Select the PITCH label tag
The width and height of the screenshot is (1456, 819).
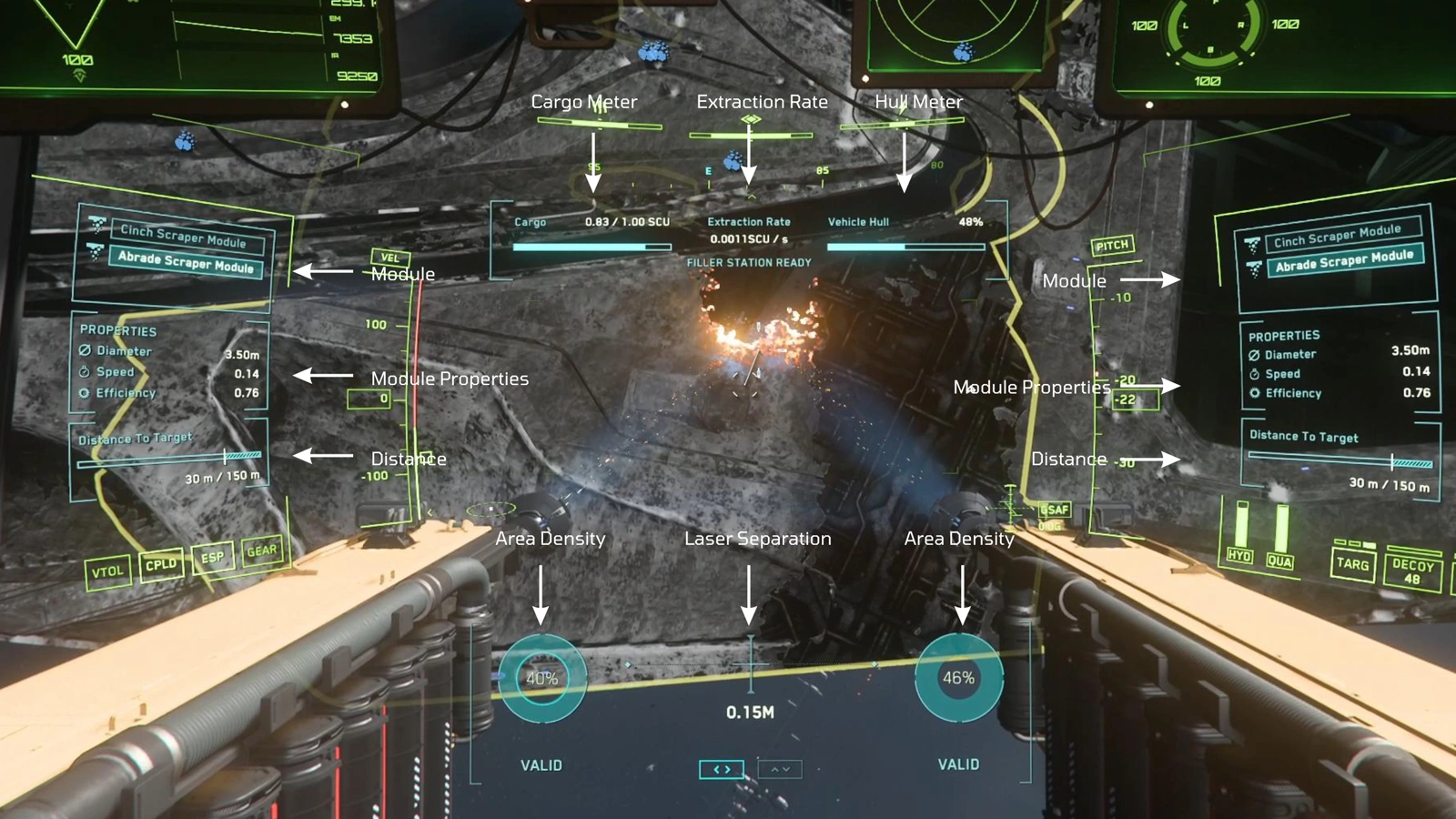point(1112,245)
